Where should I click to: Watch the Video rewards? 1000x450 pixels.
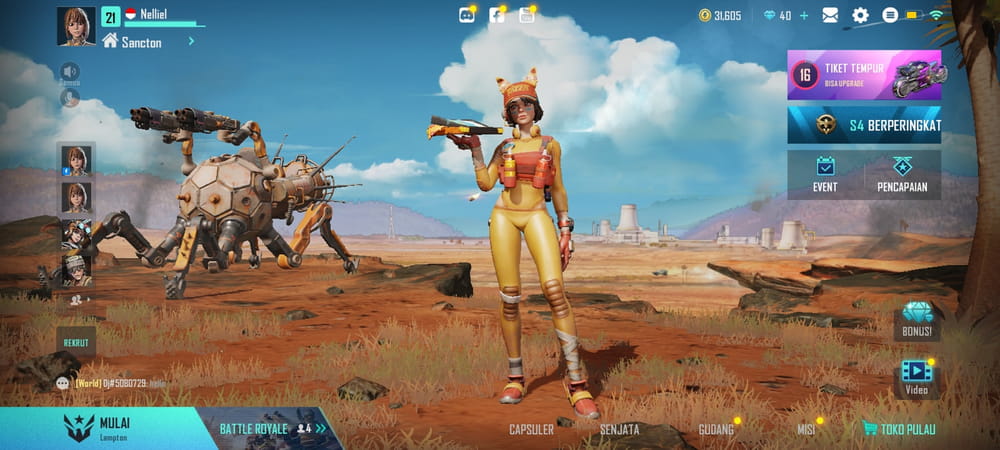pyautogui.click(x=916, y=377)
